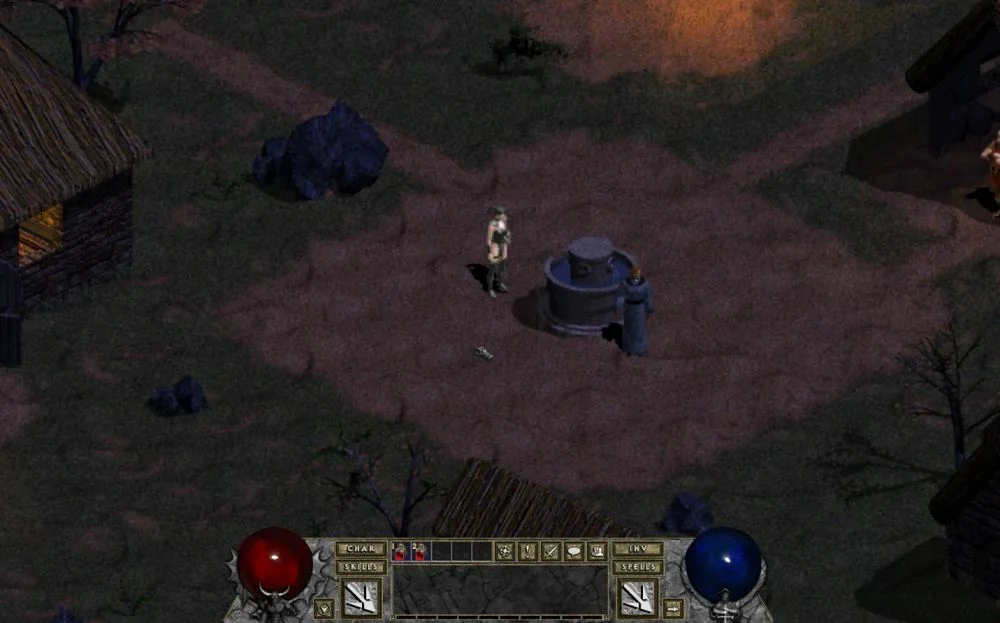Select the left attack skill icon
Image resolution: width=1000 pixels, height=623 pixels.
[x=361, y=597]
